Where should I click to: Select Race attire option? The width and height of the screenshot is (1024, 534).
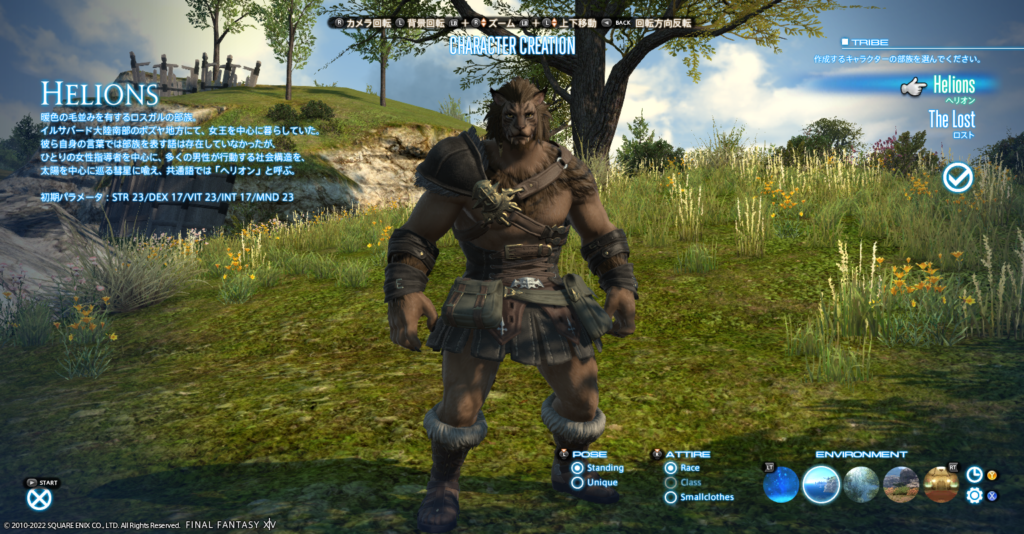click(x=670, y=468)
